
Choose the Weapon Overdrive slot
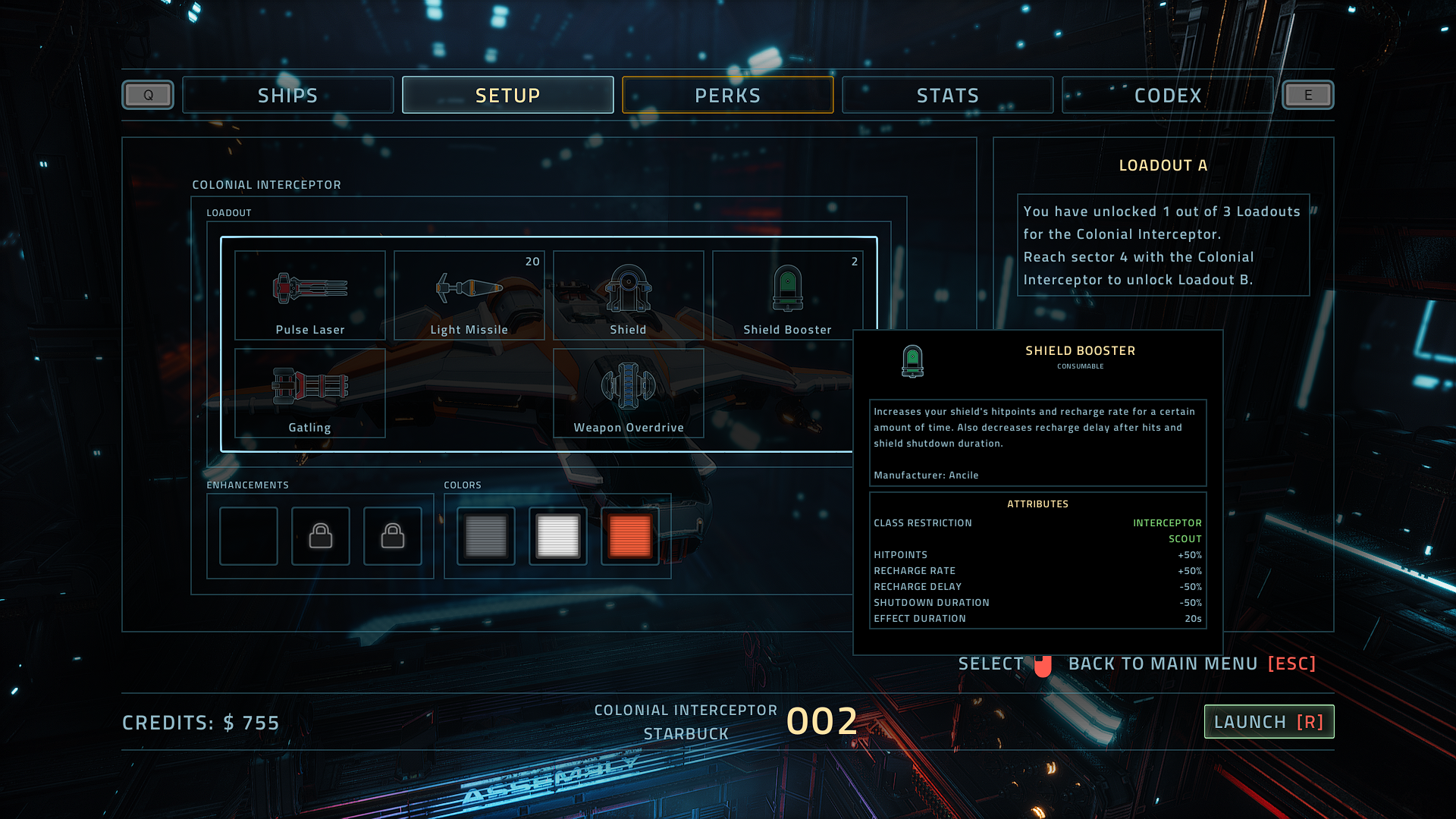tap(628, 393)
